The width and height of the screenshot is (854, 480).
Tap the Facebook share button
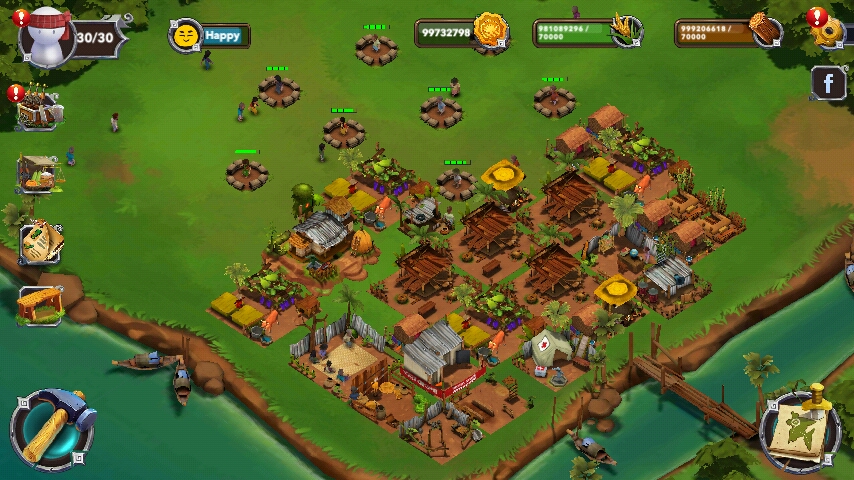pos(828,83)
